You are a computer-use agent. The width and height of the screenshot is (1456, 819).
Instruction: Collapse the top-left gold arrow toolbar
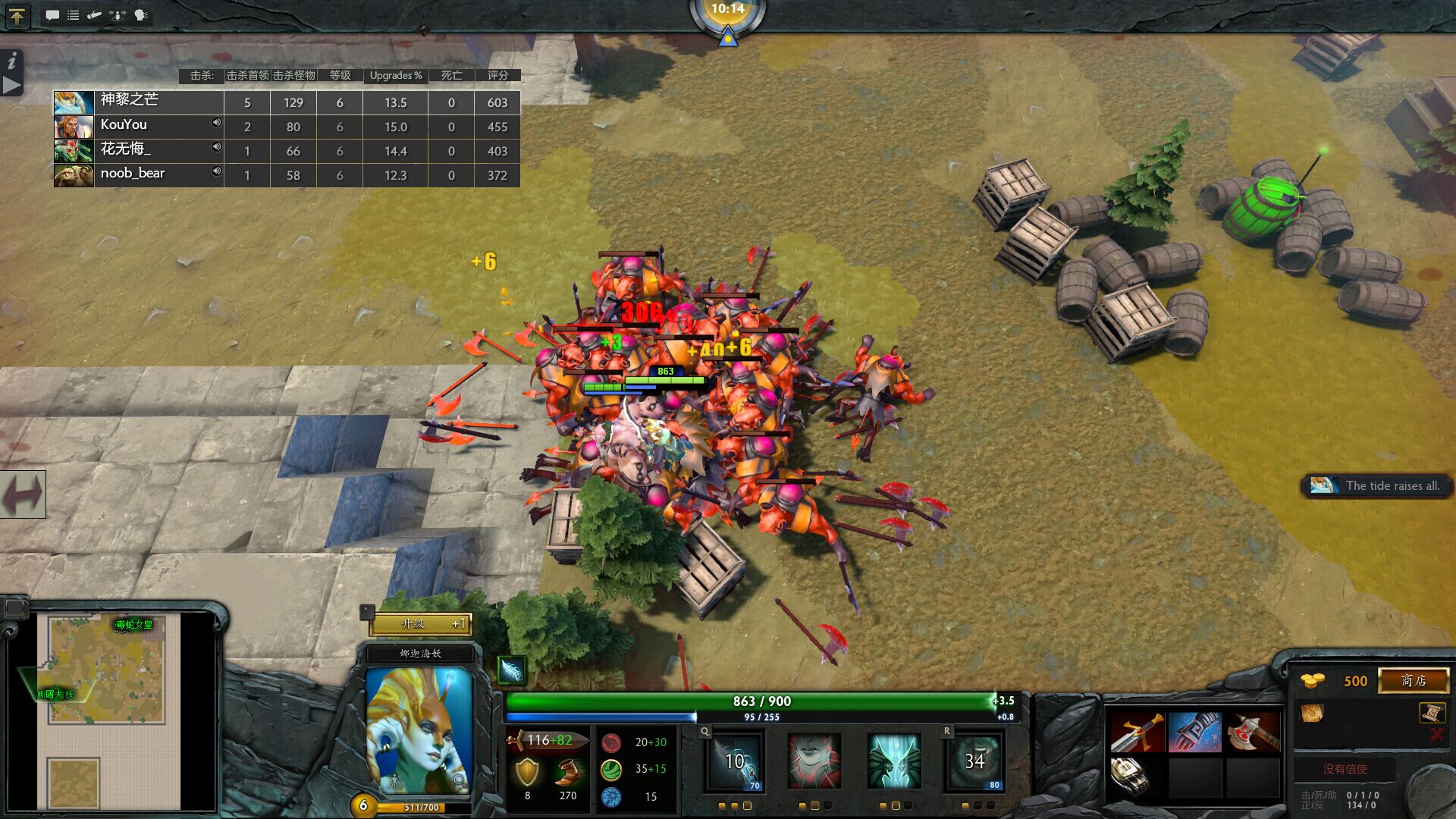(16, 16)
